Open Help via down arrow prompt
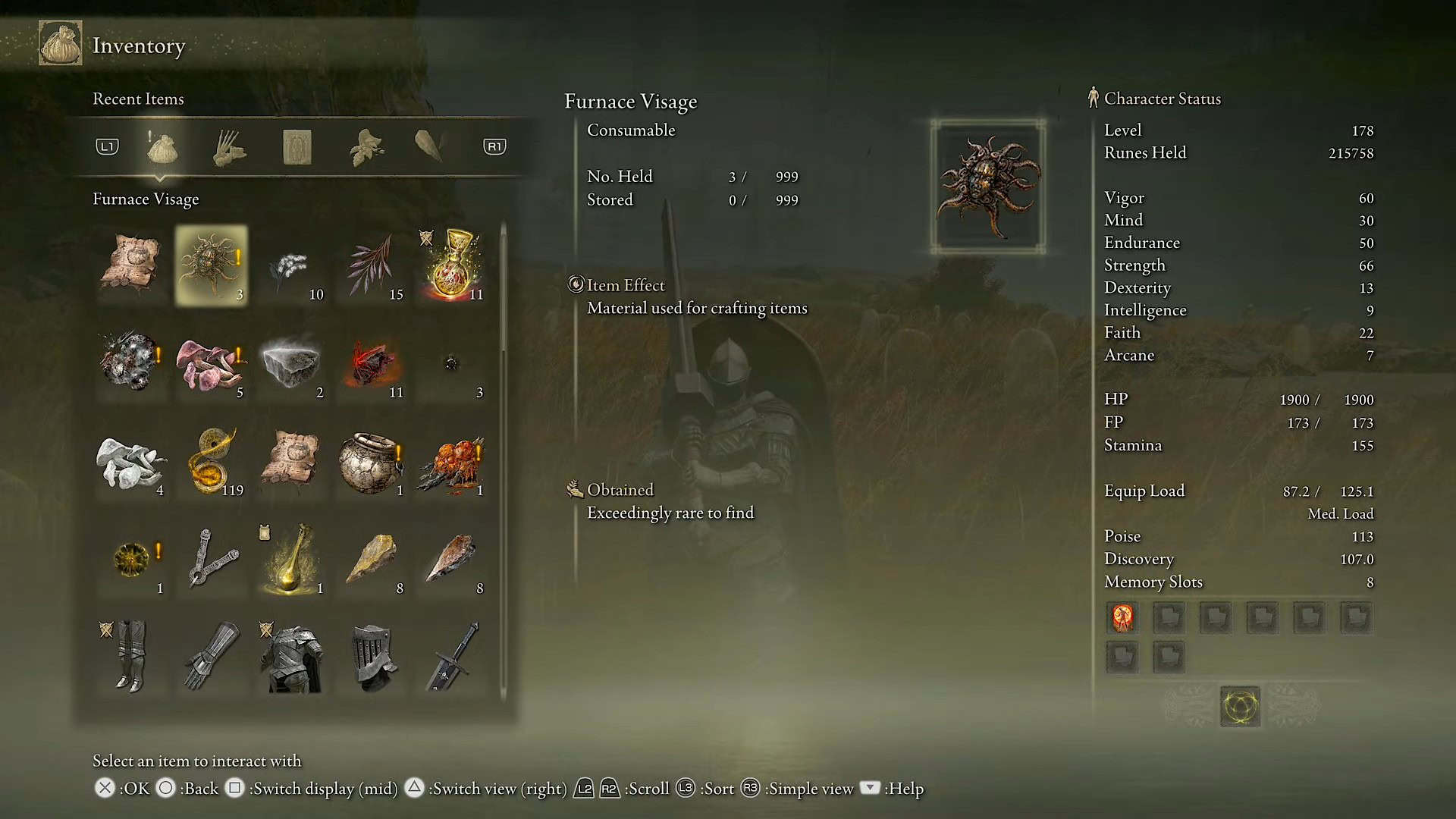This screenshot has width=1456, height=819. [x=870, y=788]
